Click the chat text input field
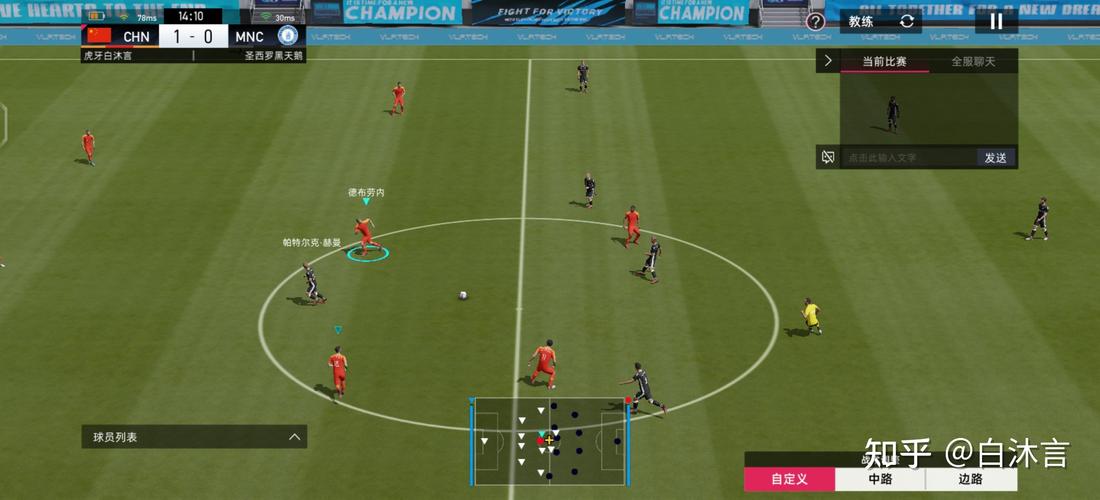Screen dimensions: 1100x500 coord(908,157)
